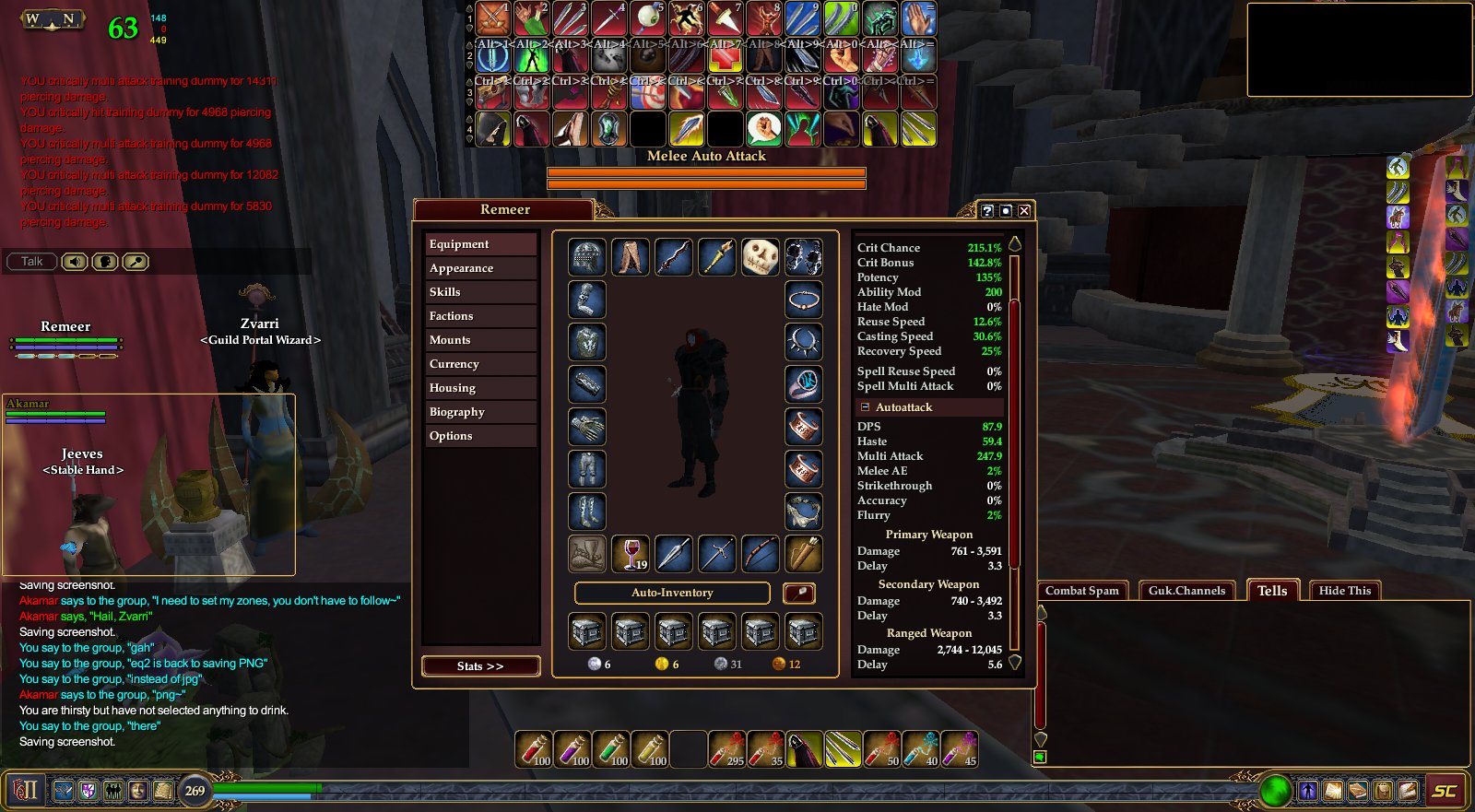Switch to the Guk.Channels chat tab

click(1186, 591)
